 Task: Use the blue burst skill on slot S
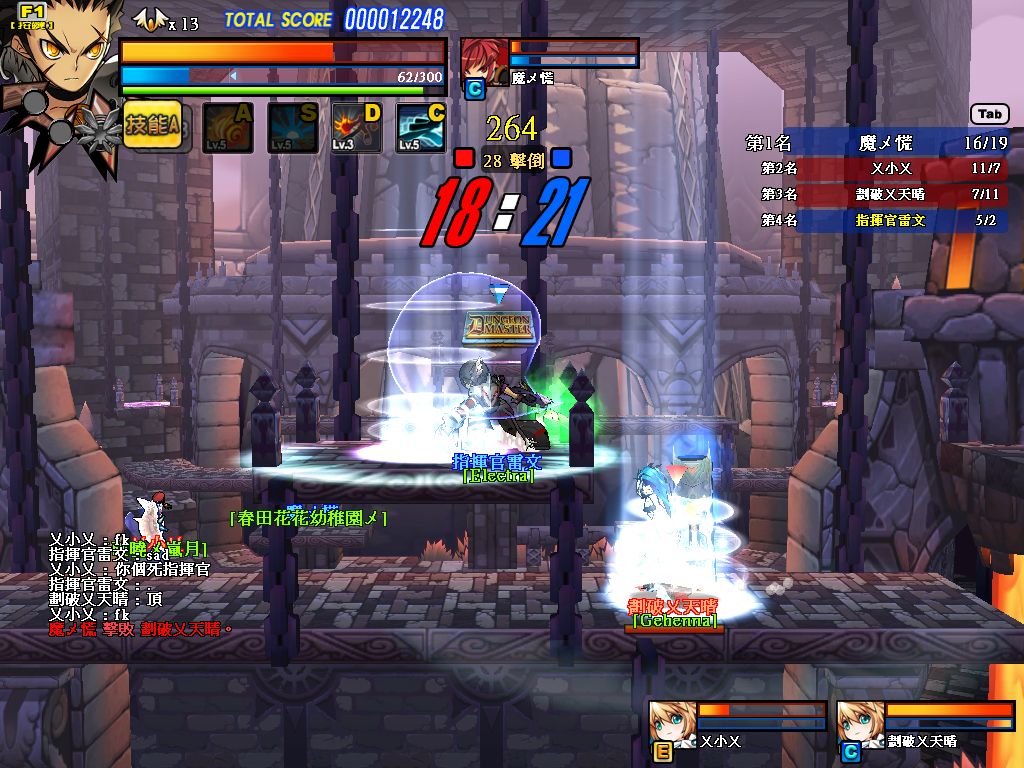point(292,128)
